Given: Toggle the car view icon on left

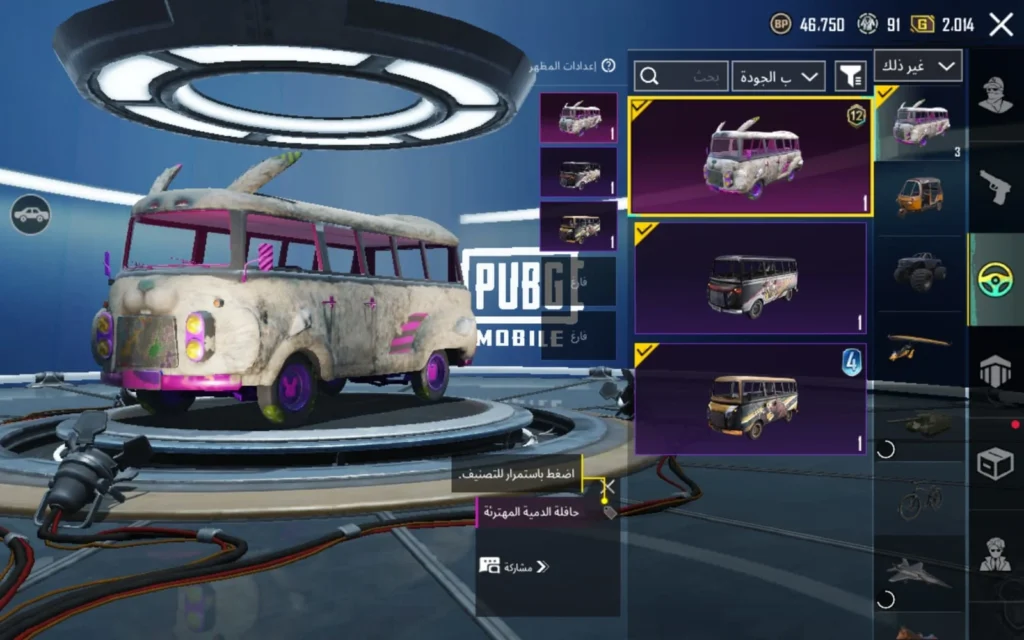Looking at the screenshot, I should (x=31, y=213).
